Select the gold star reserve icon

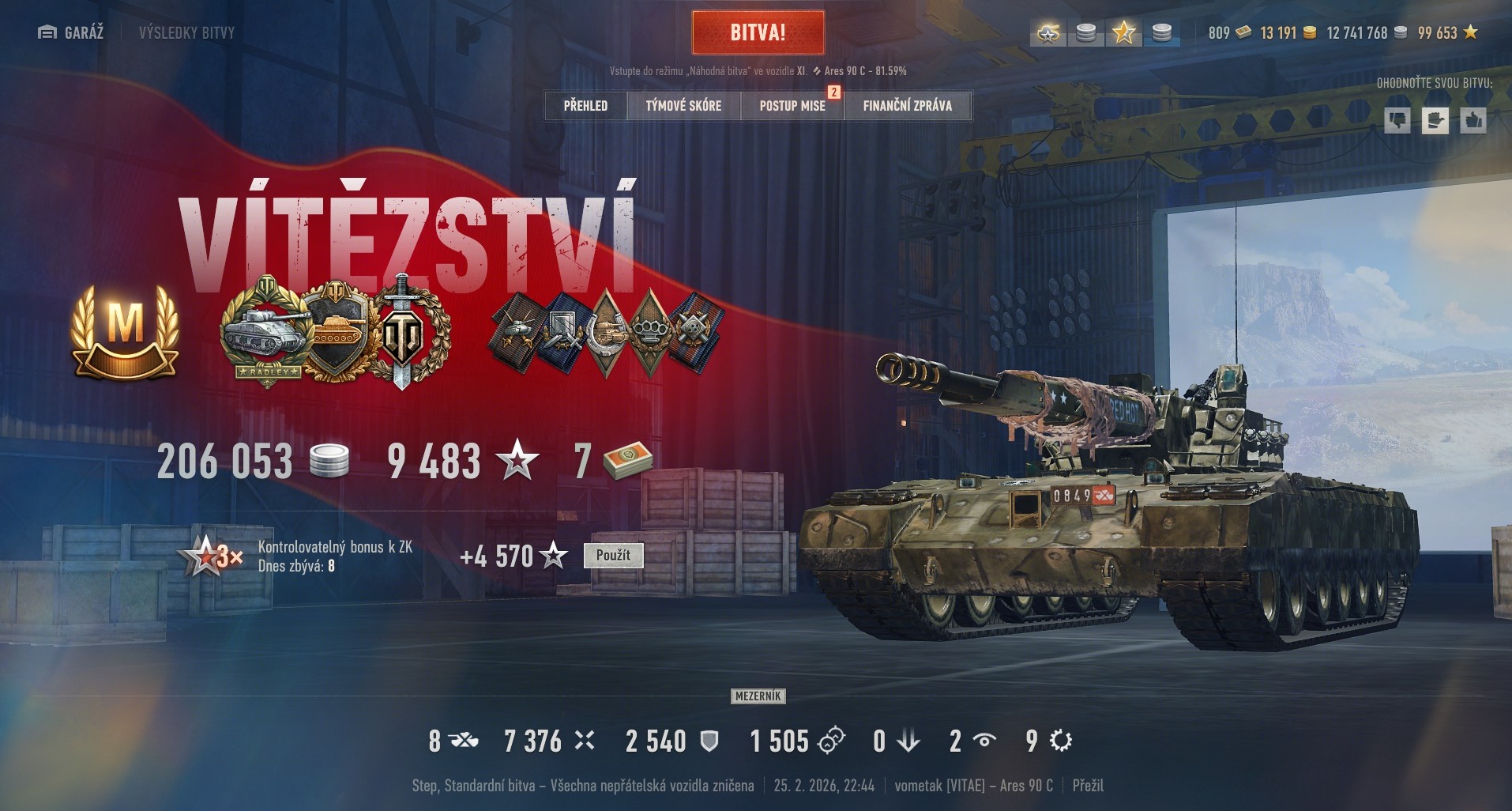tap(1123, 32)
